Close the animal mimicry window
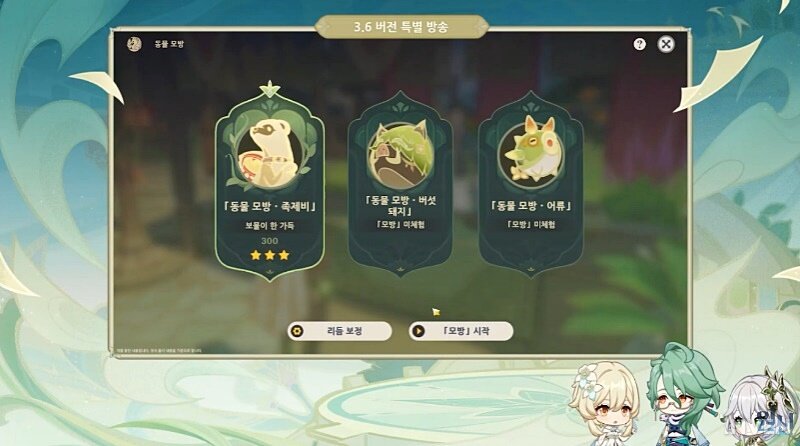The width and height of the screenshot is (800, 446). click(x=666, y=44)
